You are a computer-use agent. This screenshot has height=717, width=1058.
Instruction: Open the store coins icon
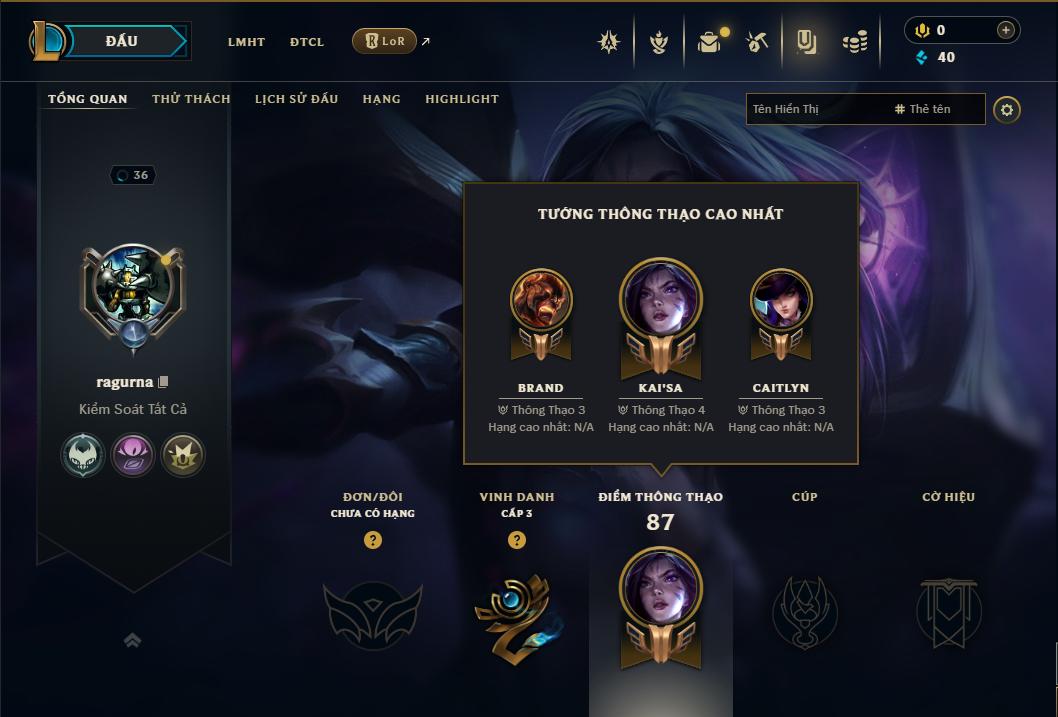(x=855, y=42)
